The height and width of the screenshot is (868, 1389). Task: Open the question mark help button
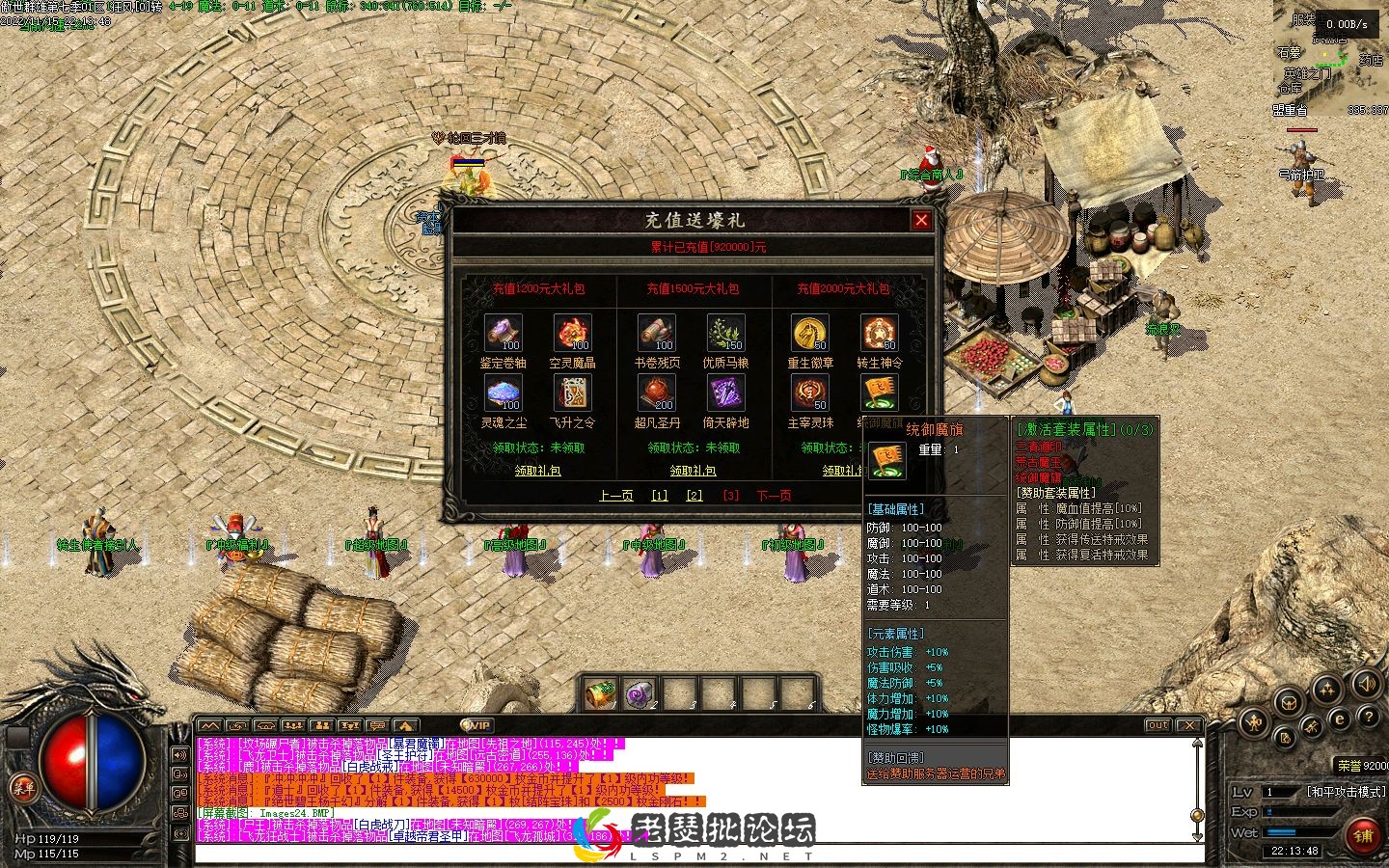click(x=1368, y=717)
